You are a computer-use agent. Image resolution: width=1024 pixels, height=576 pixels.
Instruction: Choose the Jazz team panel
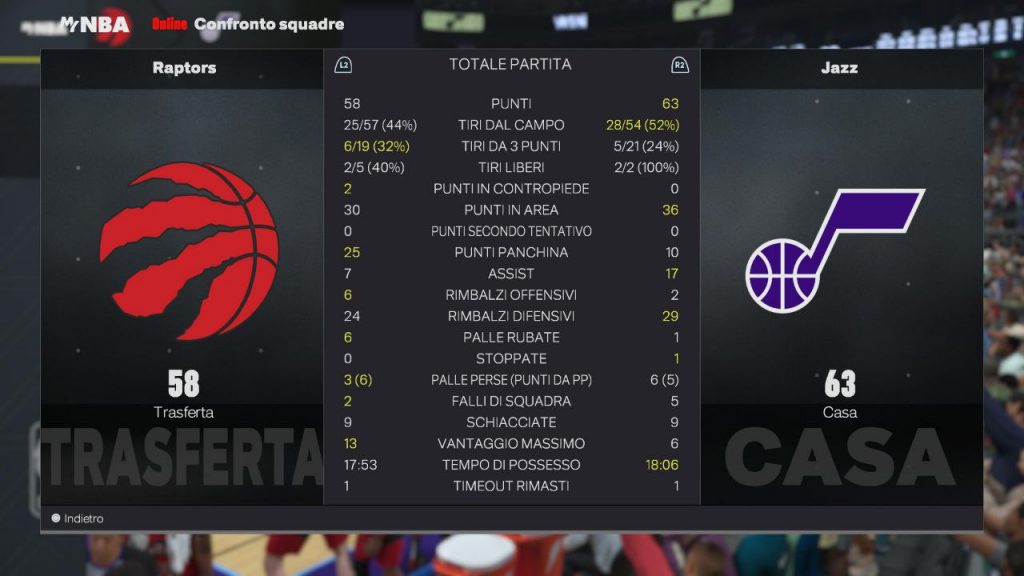pyautogui.click(x=840, y=270)
